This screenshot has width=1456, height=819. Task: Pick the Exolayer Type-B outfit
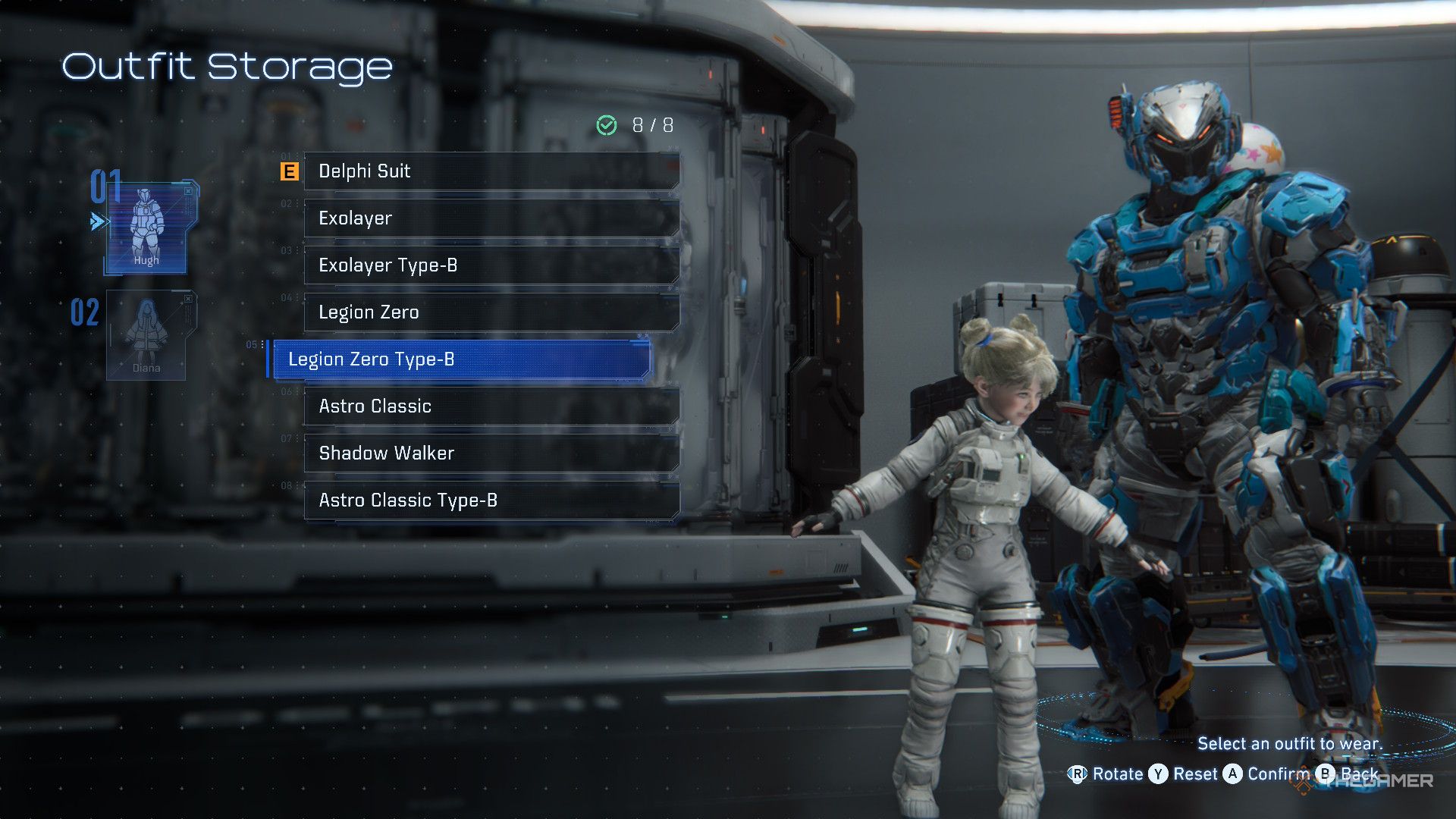pos(491,265)
